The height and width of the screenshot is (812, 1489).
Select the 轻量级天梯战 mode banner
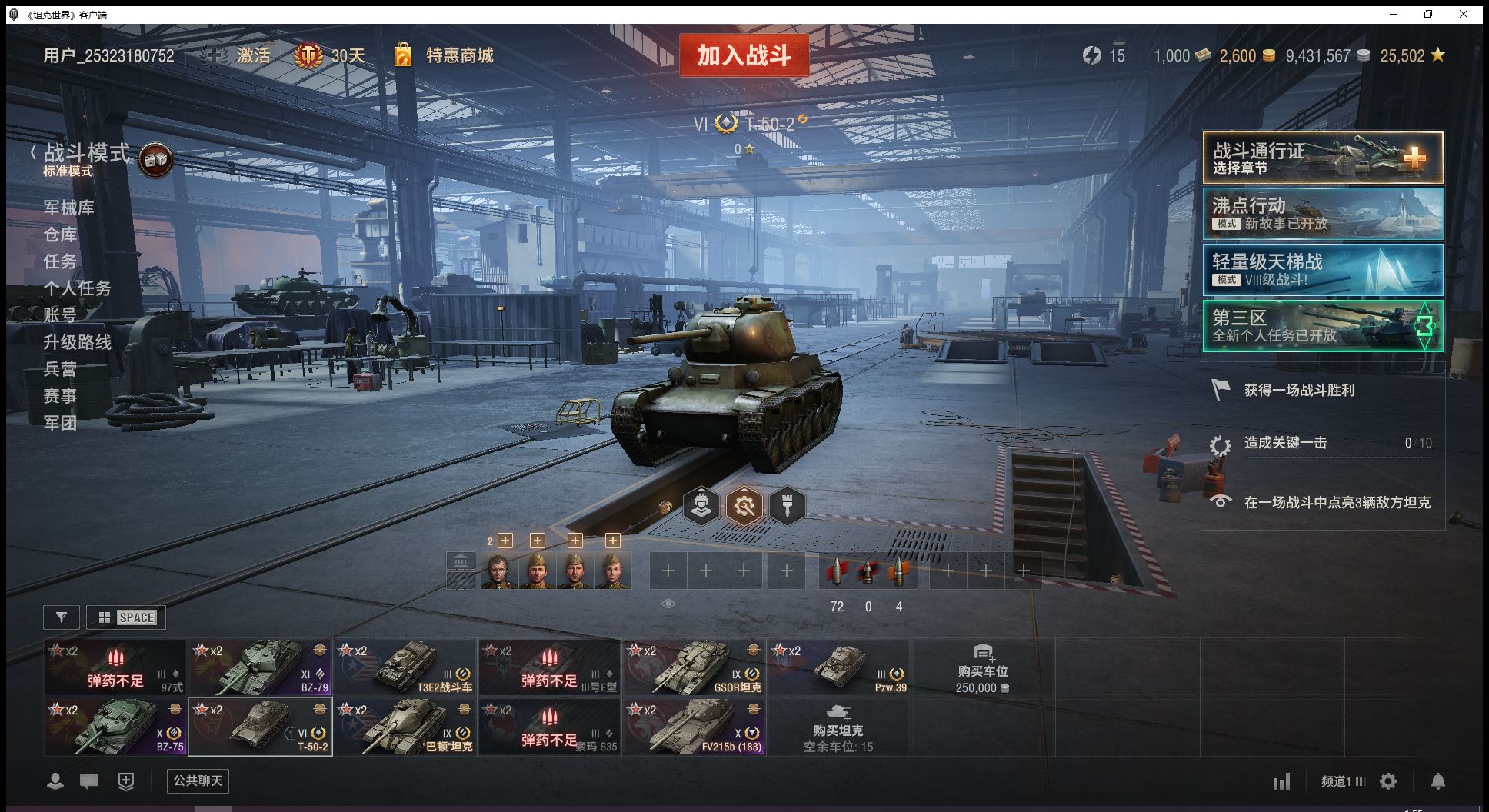click(x=1322, y=270)
